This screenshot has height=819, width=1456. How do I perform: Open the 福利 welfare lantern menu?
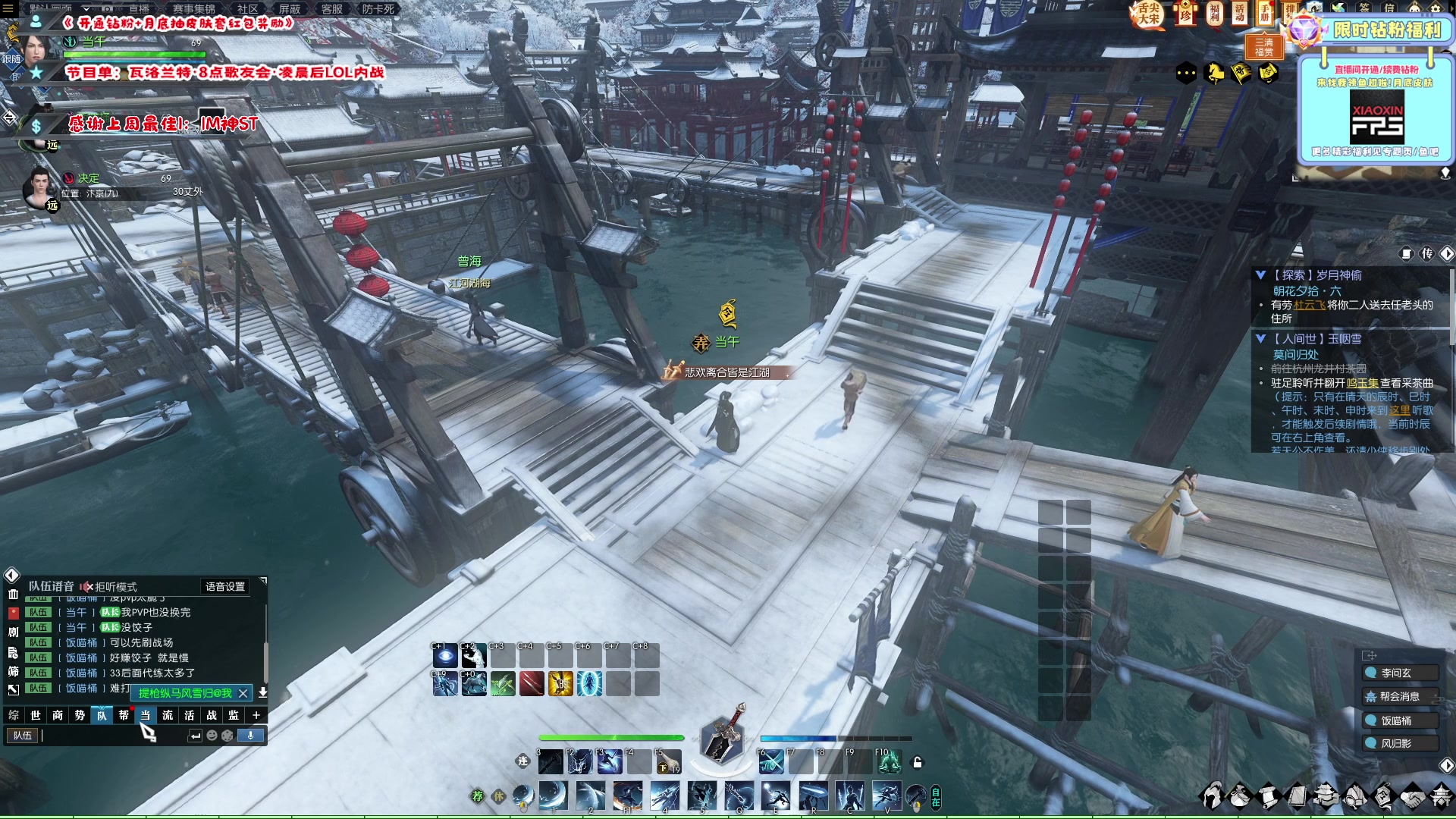(1215, 14)
